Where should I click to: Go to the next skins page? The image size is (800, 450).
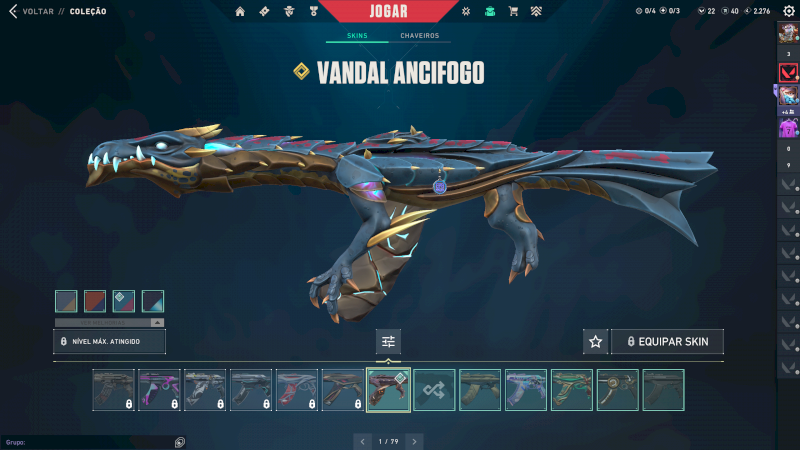[x=414, y=441]
